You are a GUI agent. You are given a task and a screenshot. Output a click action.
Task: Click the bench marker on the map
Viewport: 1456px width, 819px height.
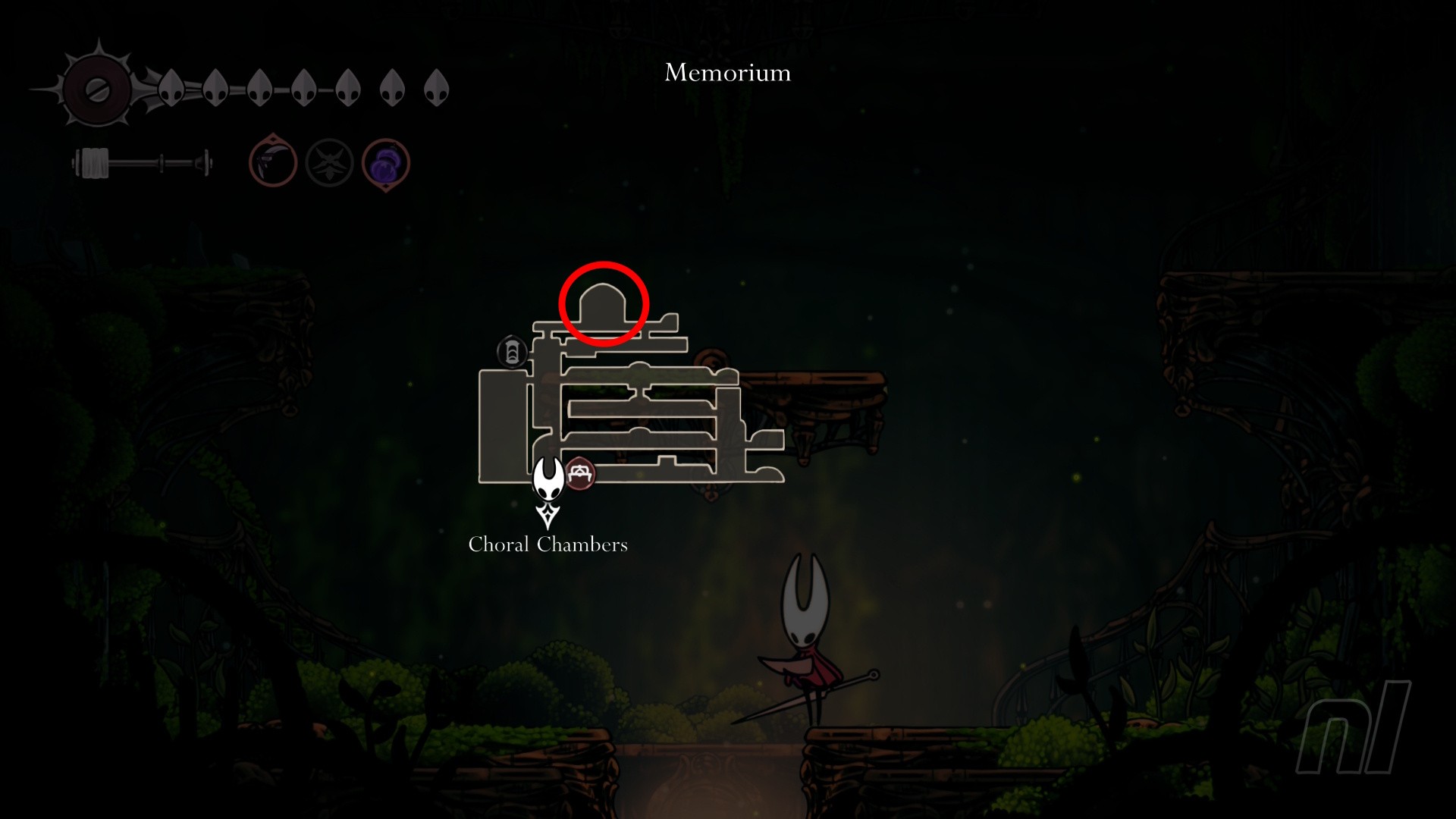(x=581, y=474)
